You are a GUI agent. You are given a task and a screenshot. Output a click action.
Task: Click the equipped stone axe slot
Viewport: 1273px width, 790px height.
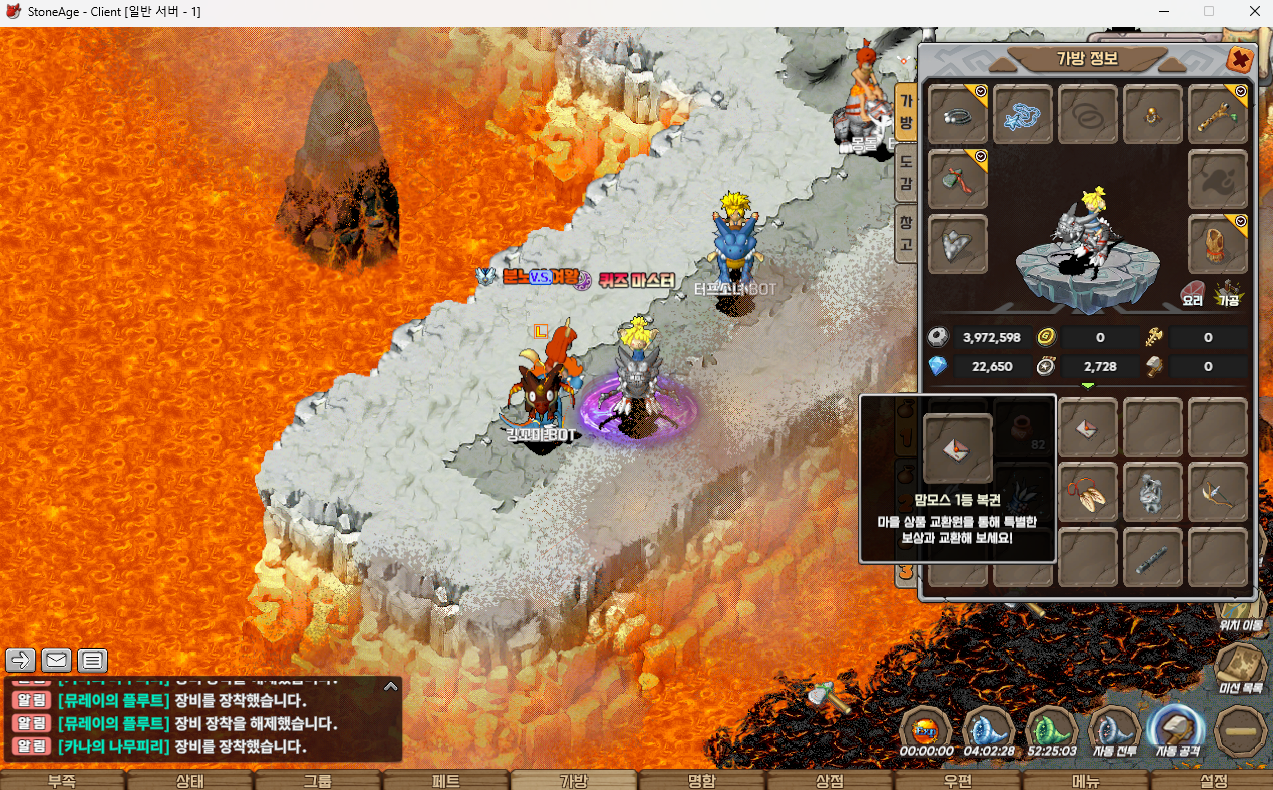click(958, 180)
